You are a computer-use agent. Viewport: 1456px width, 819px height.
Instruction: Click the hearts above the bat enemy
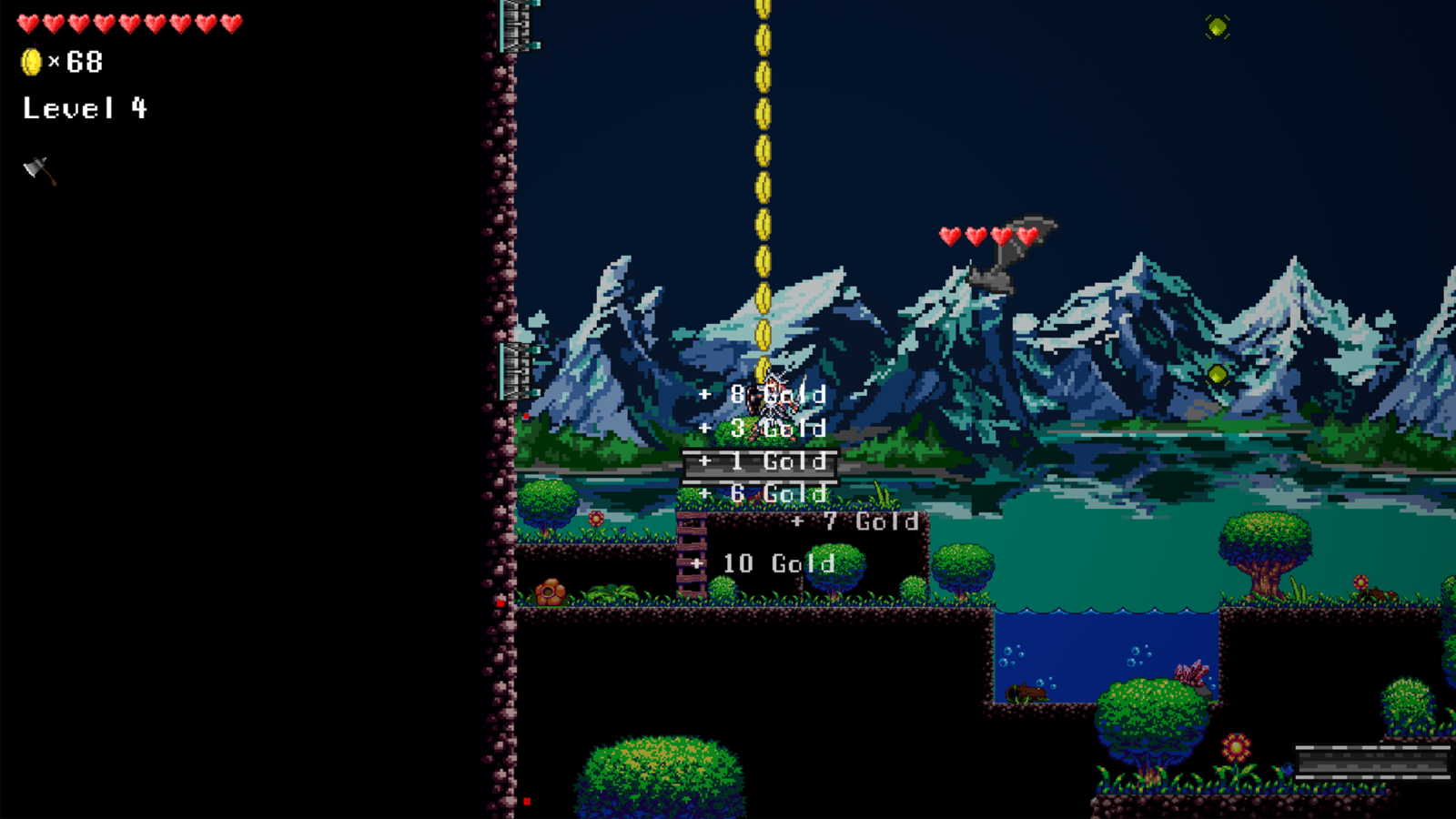pyautogui.click(x=990, y=234)
